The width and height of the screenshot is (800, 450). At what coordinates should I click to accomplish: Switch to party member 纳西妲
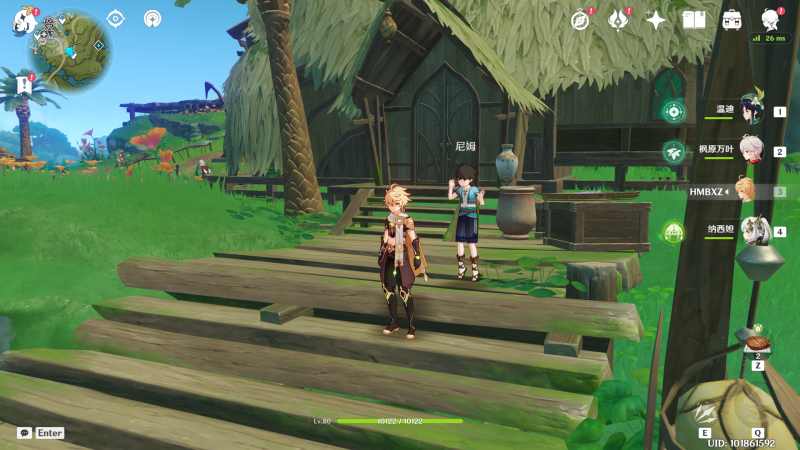click(x=752, y=231)
